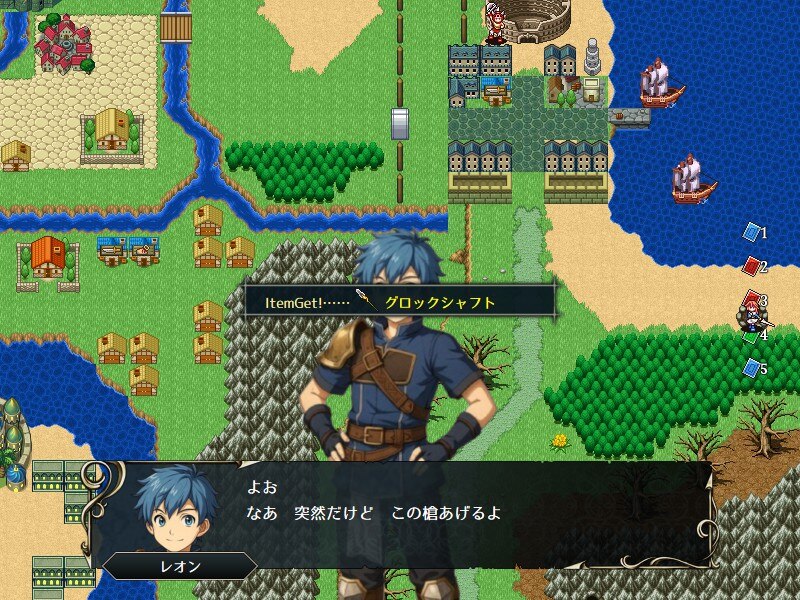Dismiss the ItemGet グロックシャフト notification
The width and height of the screenshot is (800, 600).
coord(400,301)
